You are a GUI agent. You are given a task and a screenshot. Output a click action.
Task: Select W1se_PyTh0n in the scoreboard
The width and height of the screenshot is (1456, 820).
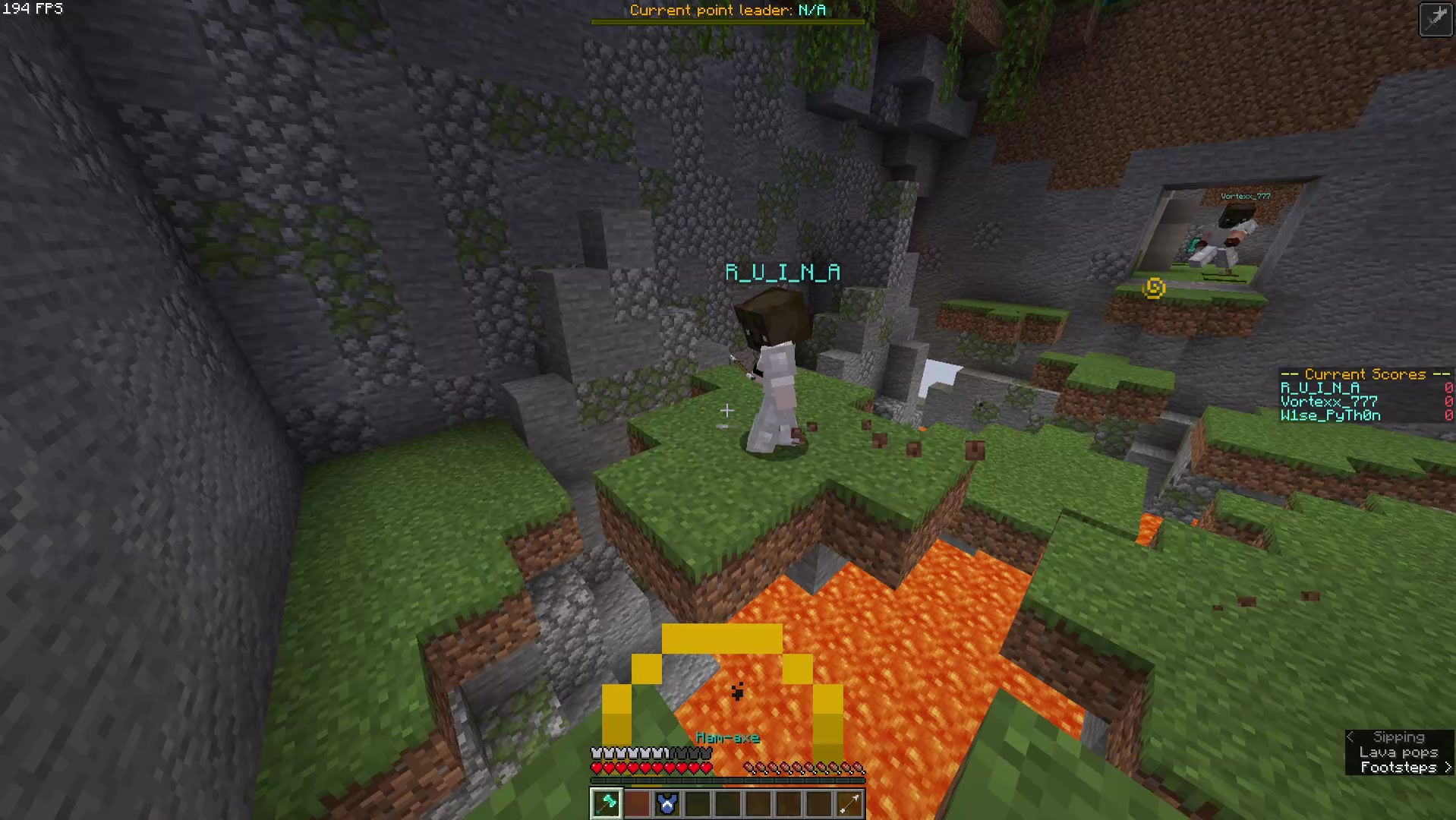[x=1331, y=415]
